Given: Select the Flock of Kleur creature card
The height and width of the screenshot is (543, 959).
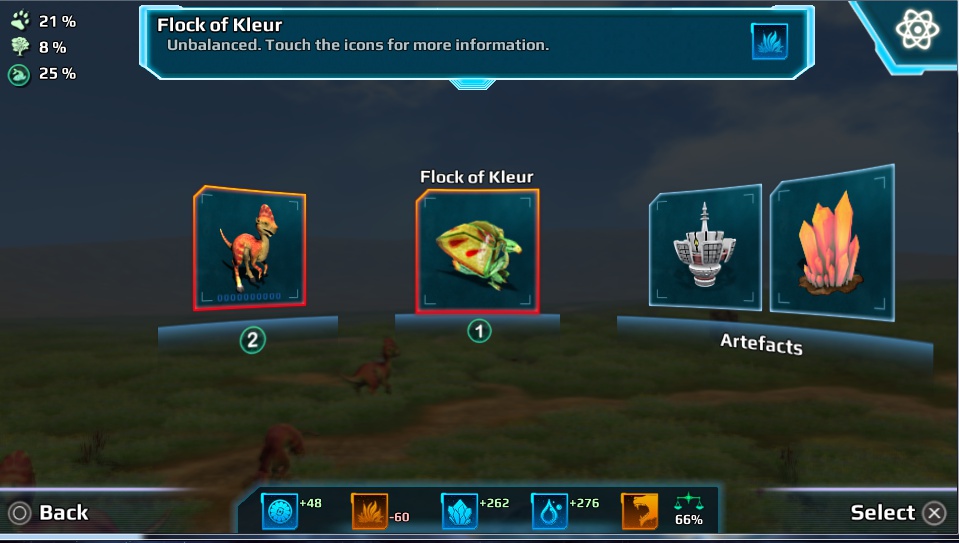Looking at the screenshot, I should click(x=477, y=251).
